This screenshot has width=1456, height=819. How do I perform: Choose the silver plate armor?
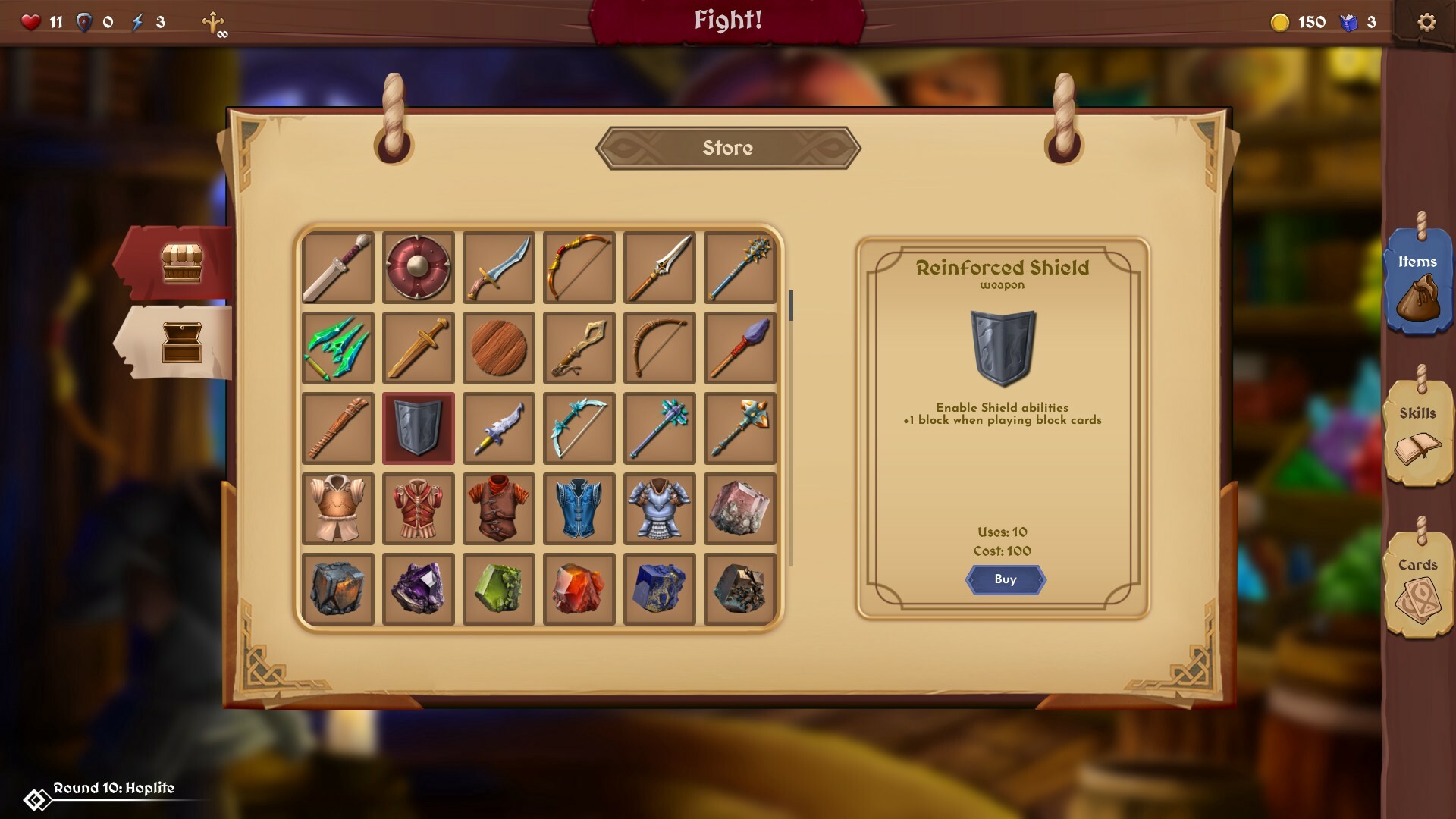[x=659, y=508]
